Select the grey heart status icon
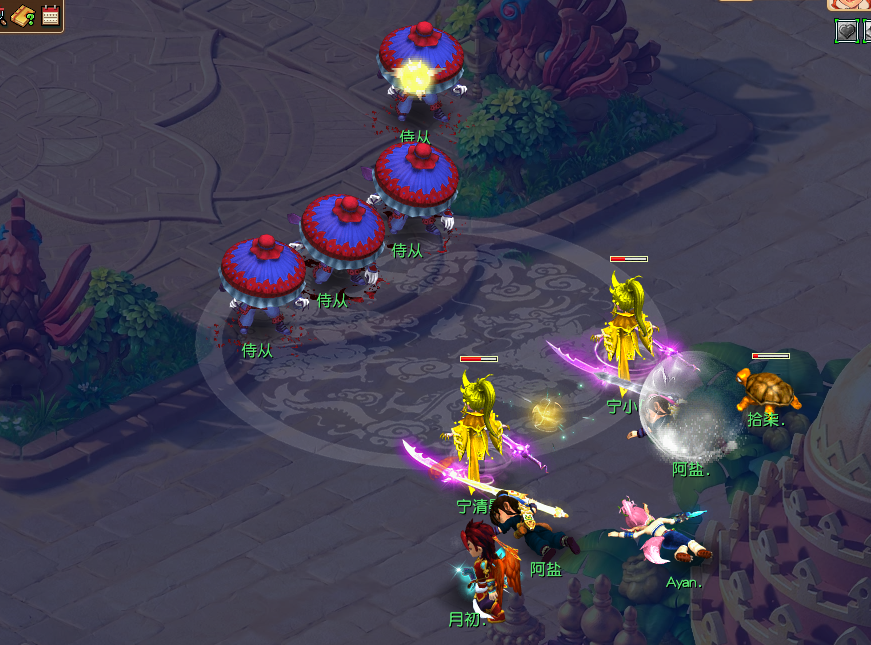The height and width of the screenshot is (645, 871). point(845,31)
